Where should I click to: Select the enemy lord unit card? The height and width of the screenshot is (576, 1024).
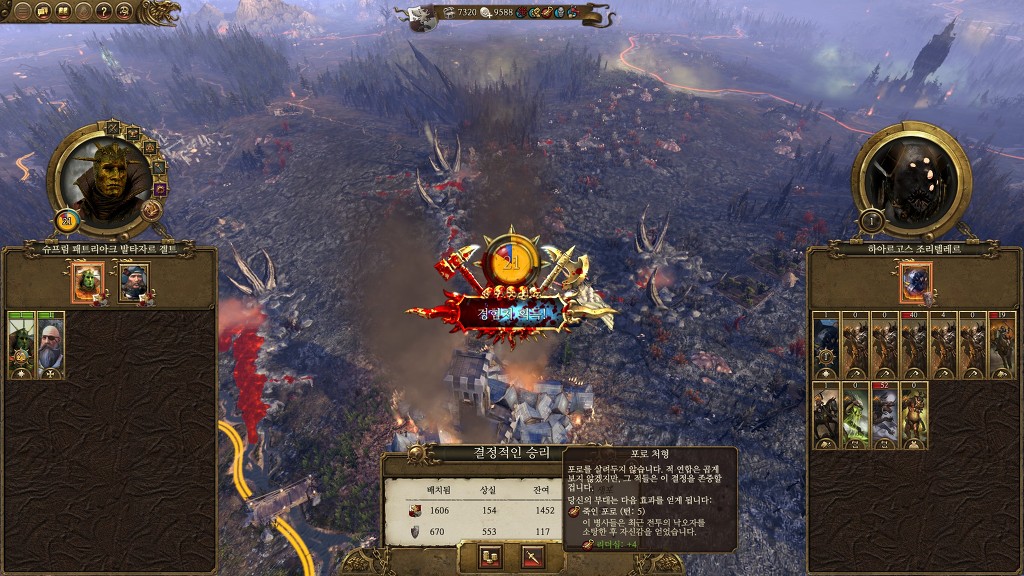coord(826,346)
